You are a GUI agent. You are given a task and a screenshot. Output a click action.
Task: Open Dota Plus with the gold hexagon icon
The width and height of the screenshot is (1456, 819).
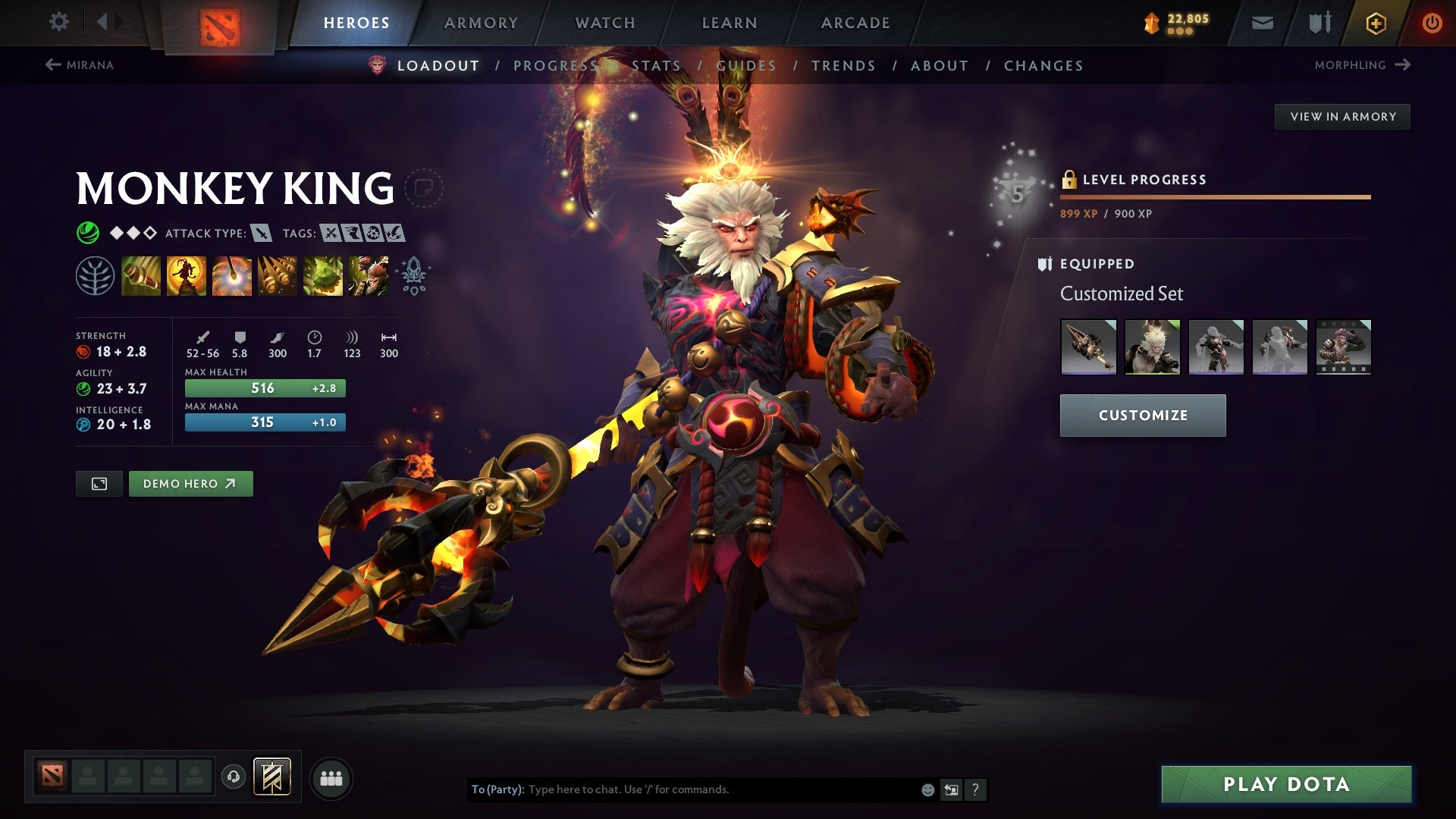click(x=1376, y=23)
